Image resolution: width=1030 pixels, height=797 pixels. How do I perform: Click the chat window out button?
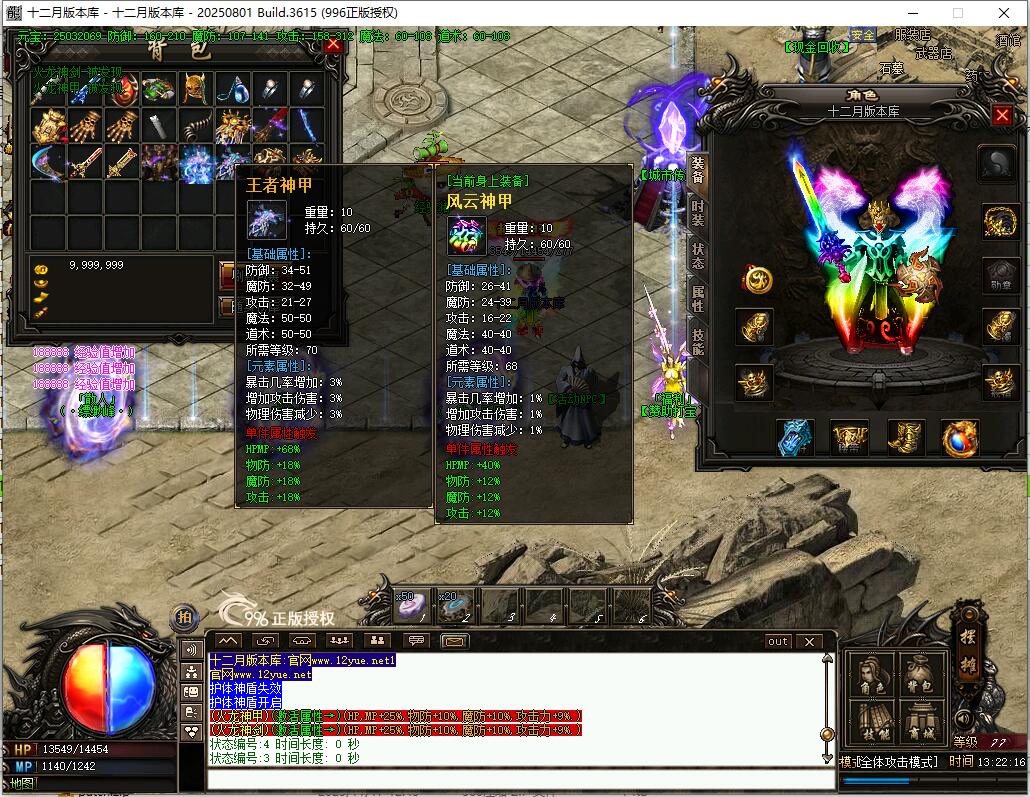point(778,641)
